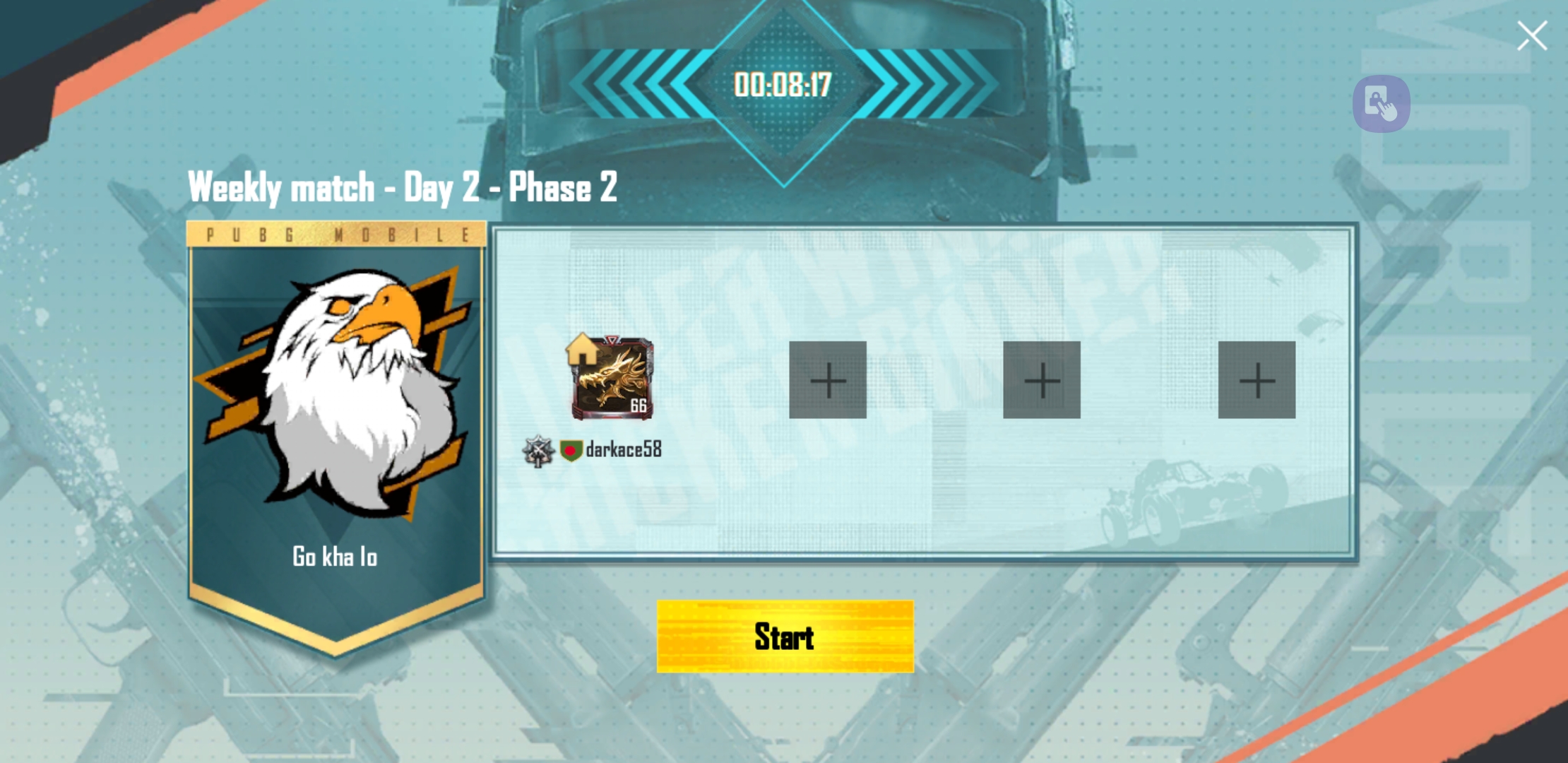
Task: Tap the team name Go kha lo
Action: click(336, 557)
